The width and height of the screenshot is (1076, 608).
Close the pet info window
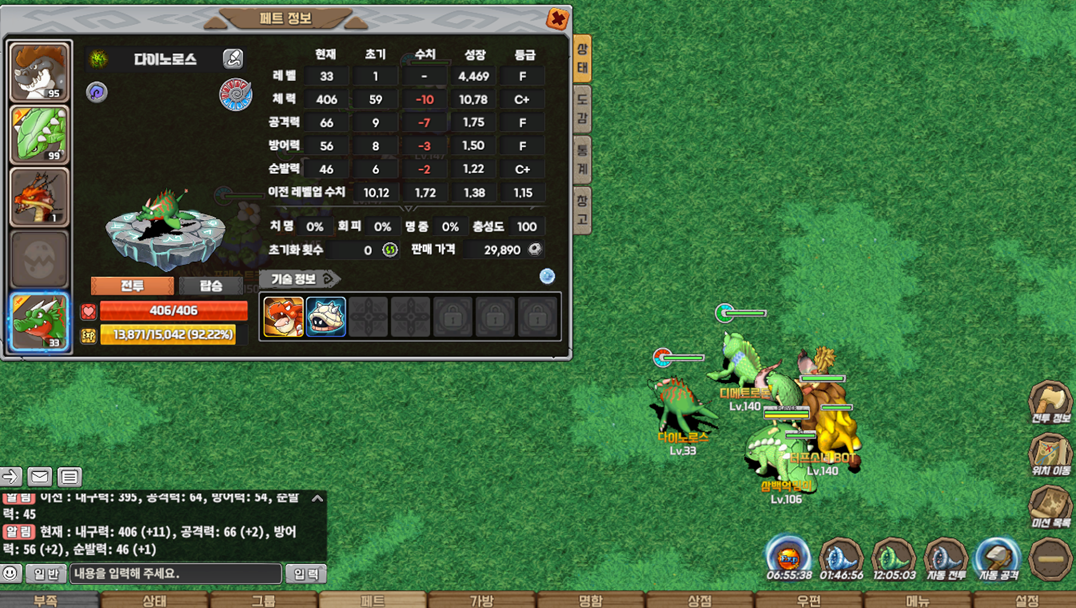click(557, 18)
